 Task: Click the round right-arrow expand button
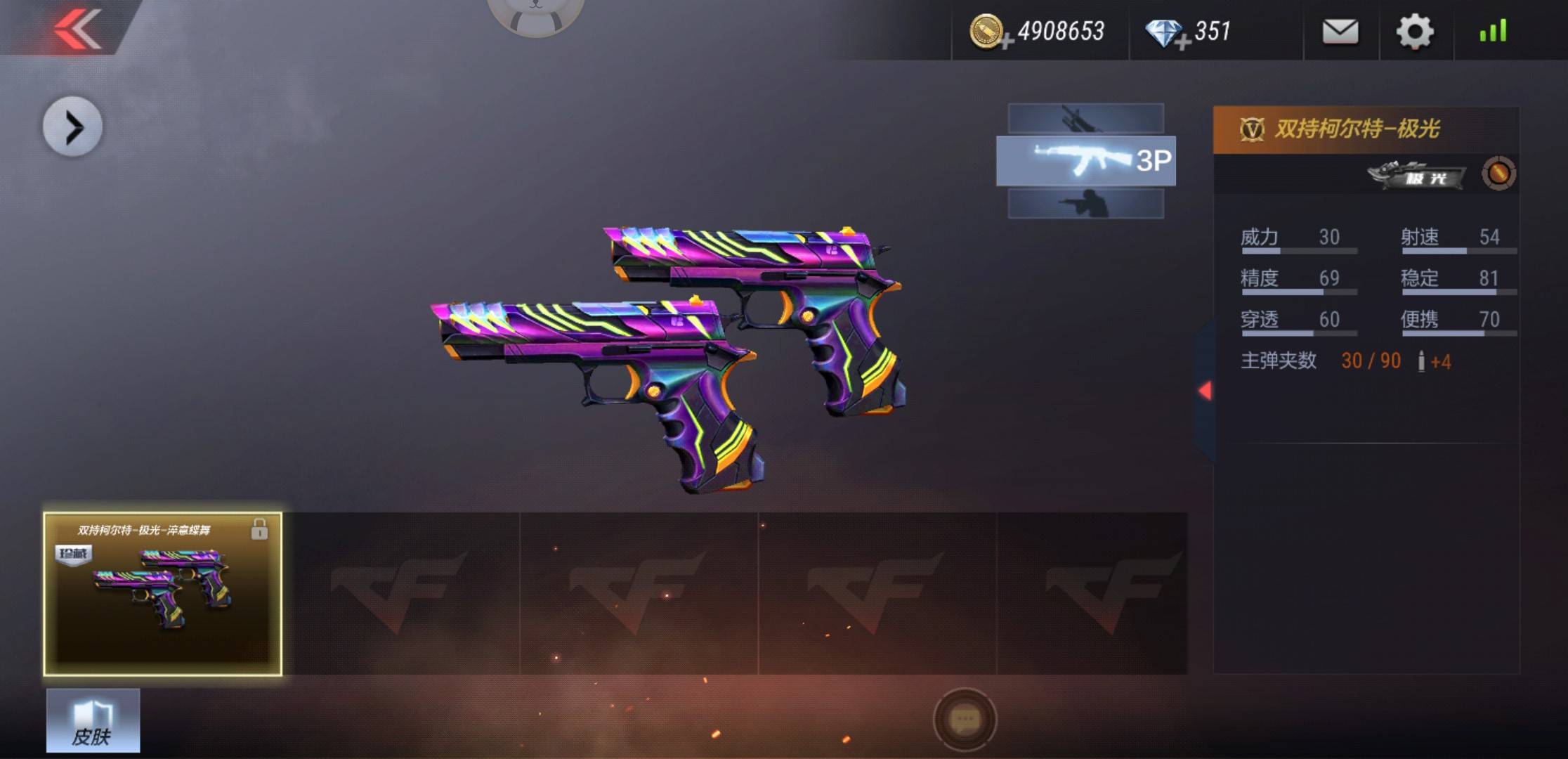click(73, 127)
